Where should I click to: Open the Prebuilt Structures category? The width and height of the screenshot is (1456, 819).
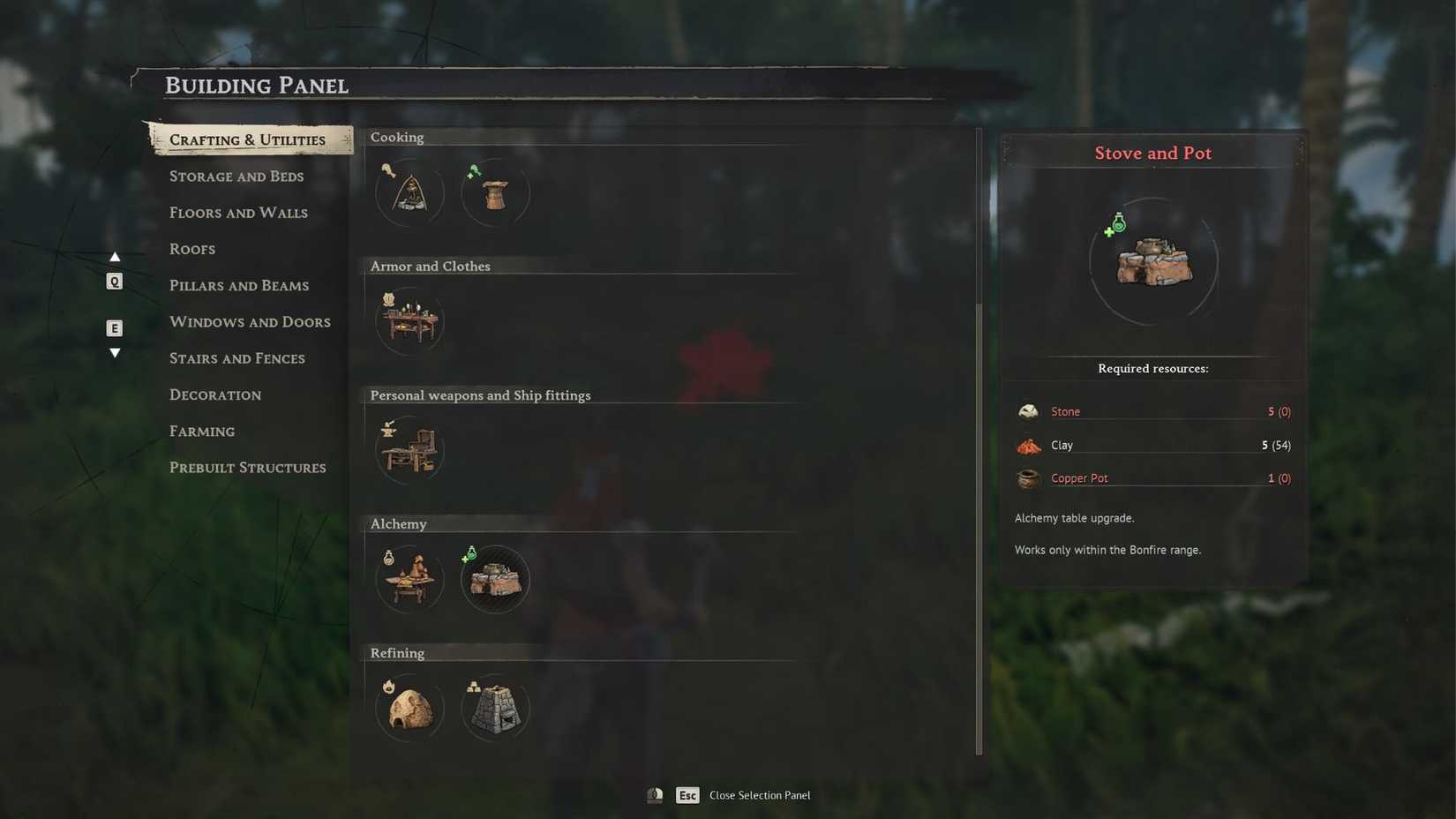(247, 467)
